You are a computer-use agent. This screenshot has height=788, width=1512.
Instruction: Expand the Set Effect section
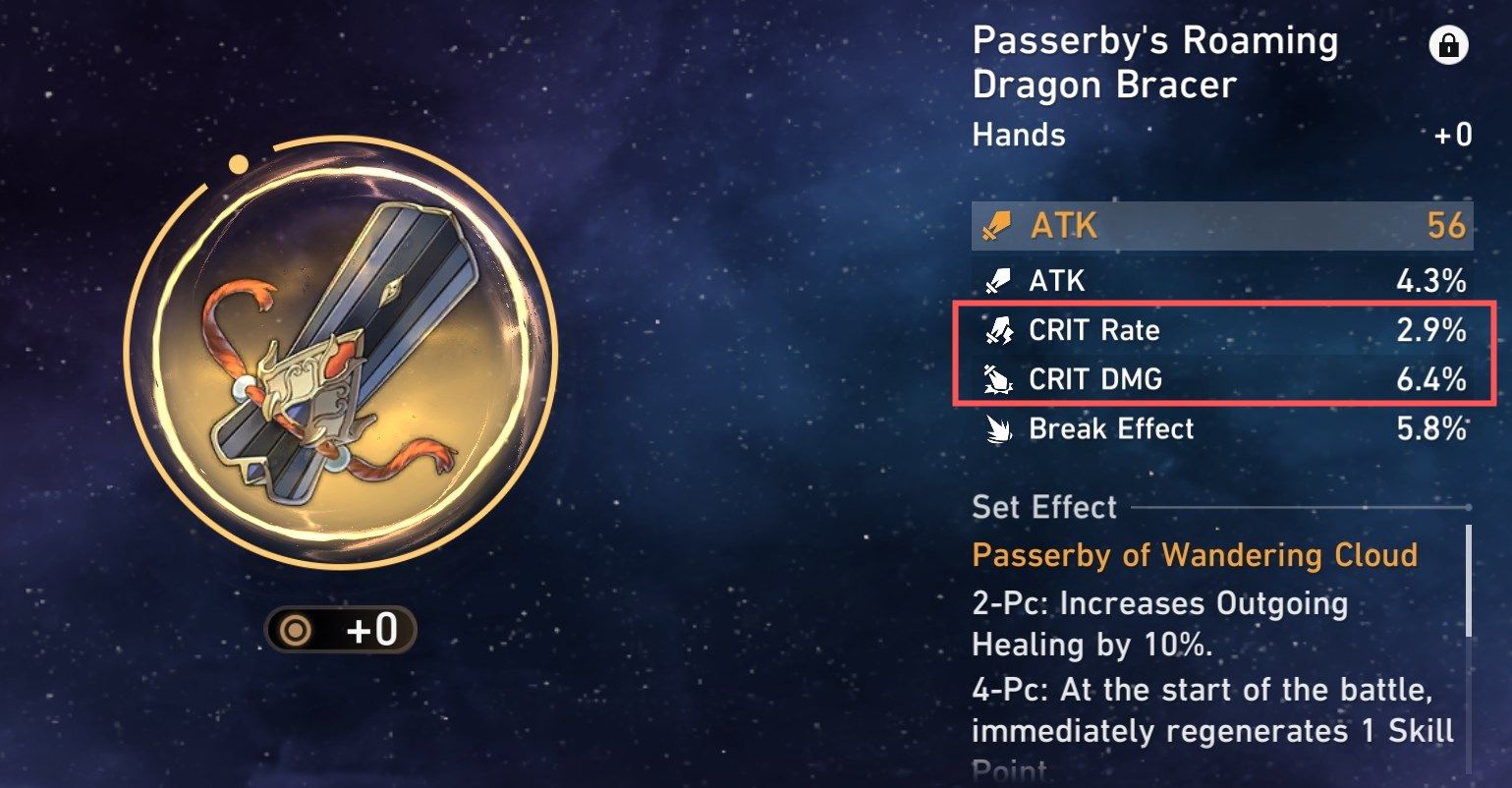1042,507
